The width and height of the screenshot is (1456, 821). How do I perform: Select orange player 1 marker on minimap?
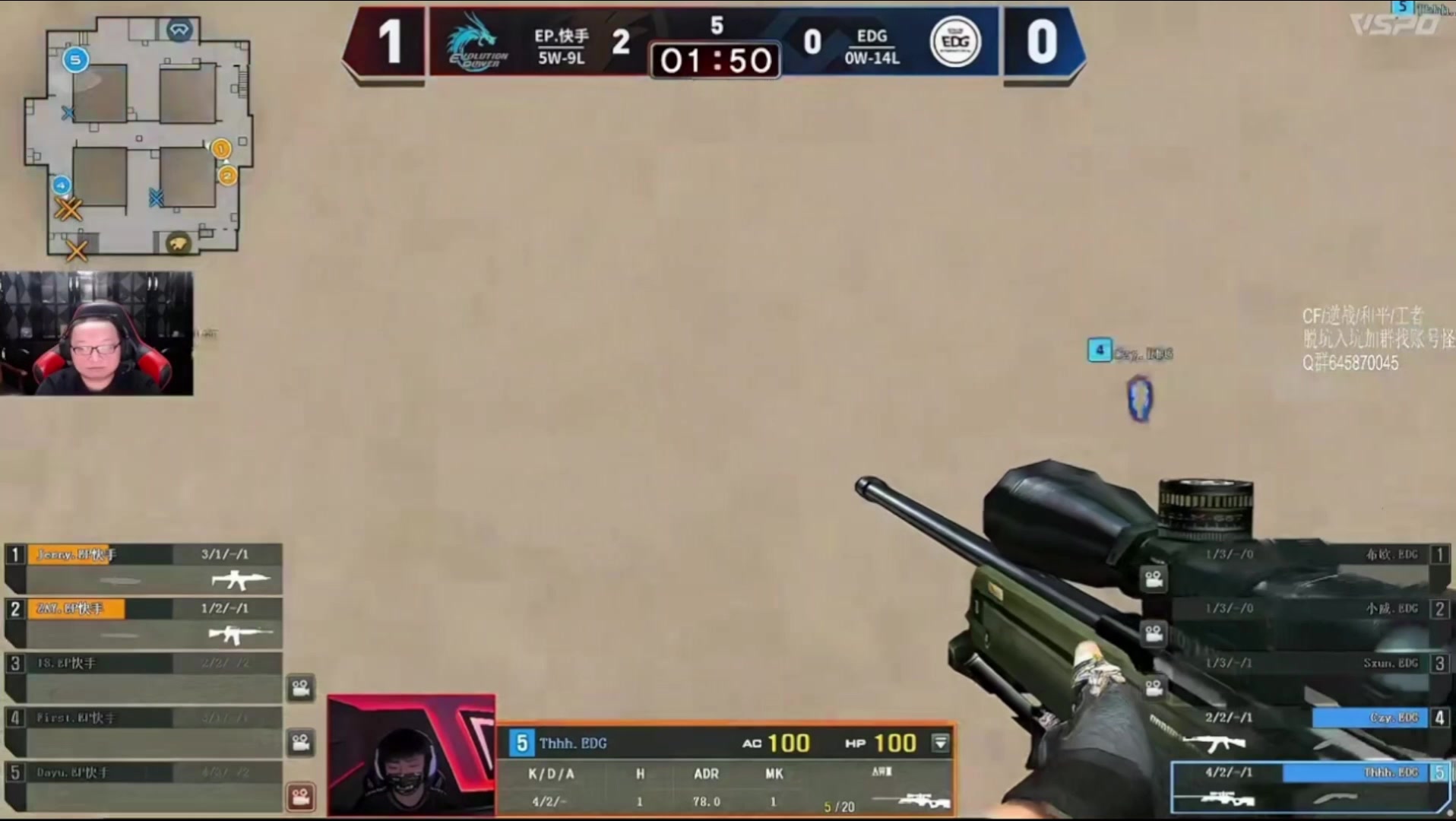tap(221, 148)
